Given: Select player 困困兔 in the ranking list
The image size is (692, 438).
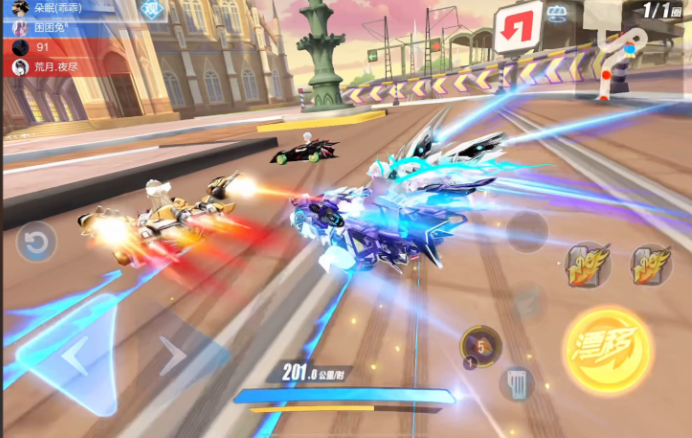Looking at the screenshot, I should click(55, 27).
